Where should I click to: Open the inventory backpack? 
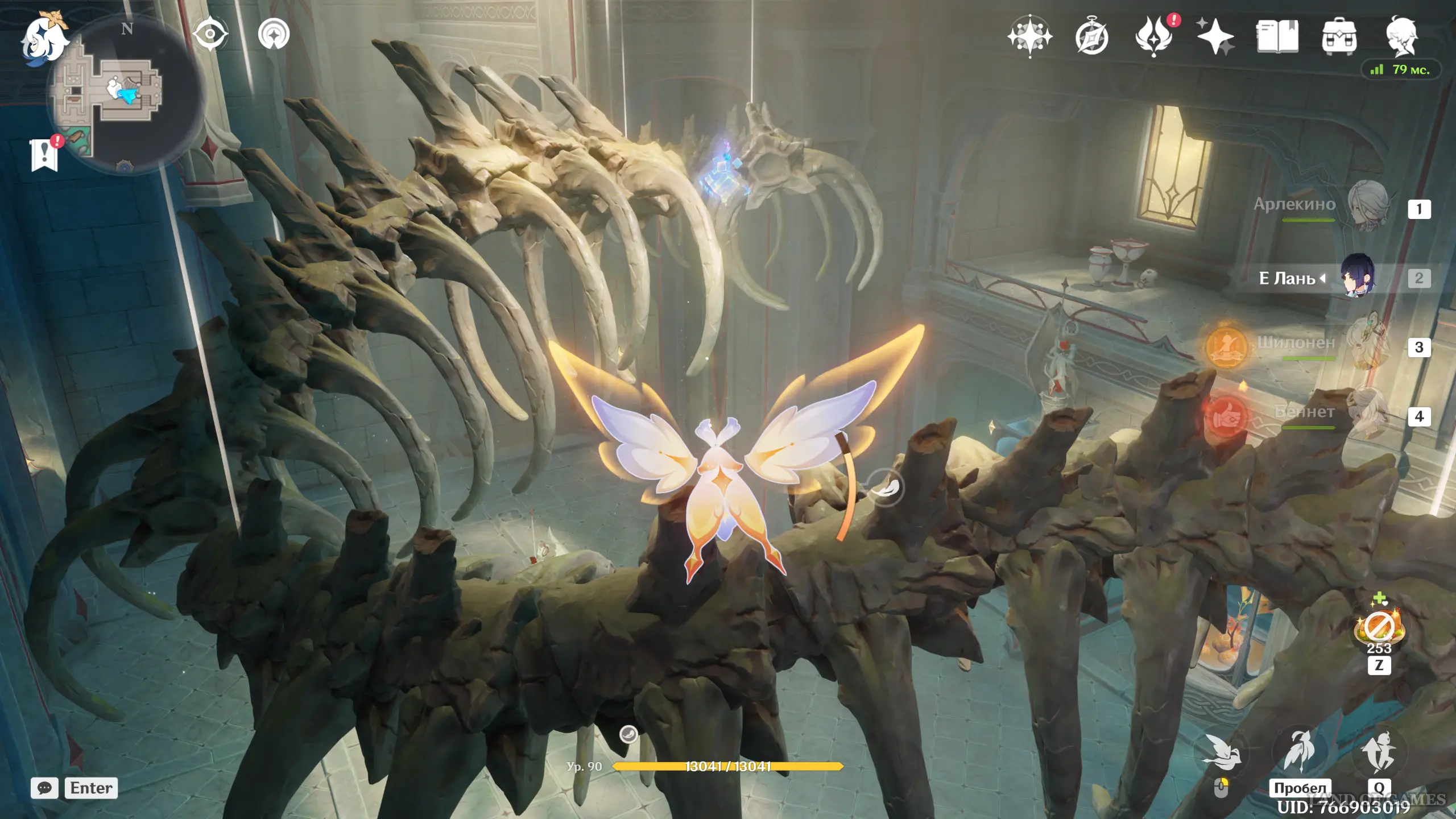pyautogui.click(x=1339, y=37)
